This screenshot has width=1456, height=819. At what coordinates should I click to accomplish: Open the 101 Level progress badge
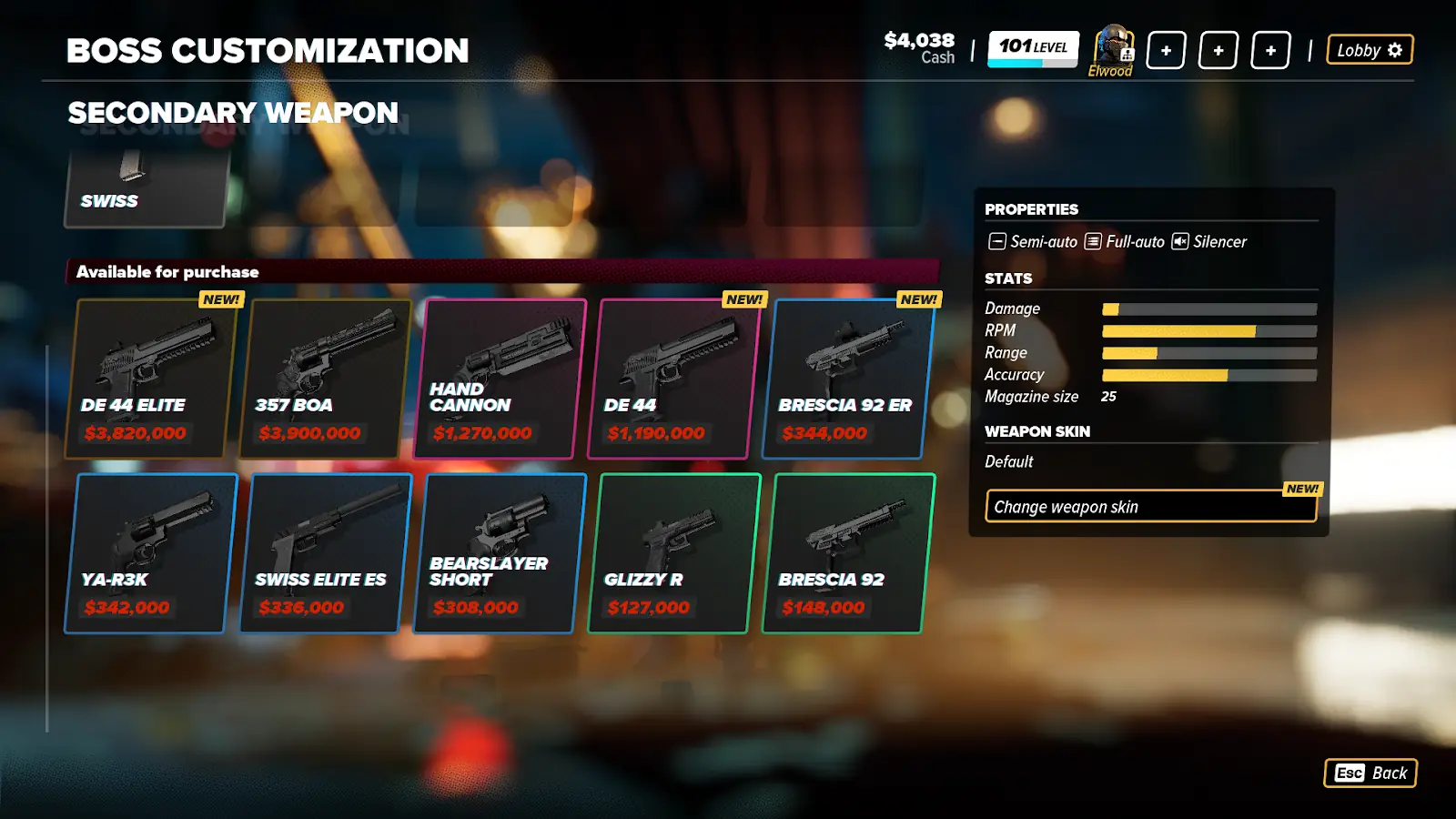pyautogui.click(x=1033, y=48)
